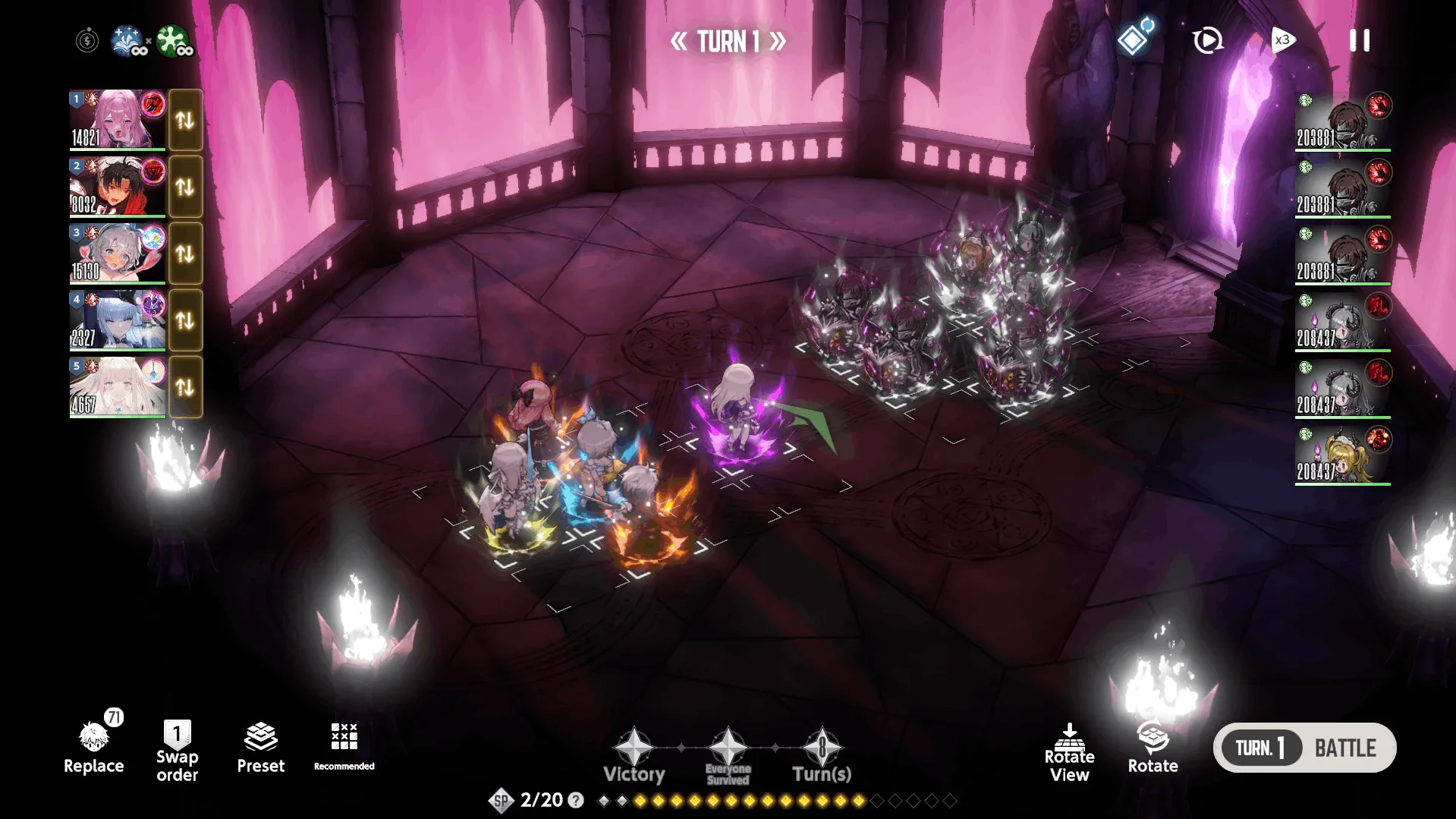Select the blonde enemy portrait
This screenshot has height=819, width=1456.
1342,455
